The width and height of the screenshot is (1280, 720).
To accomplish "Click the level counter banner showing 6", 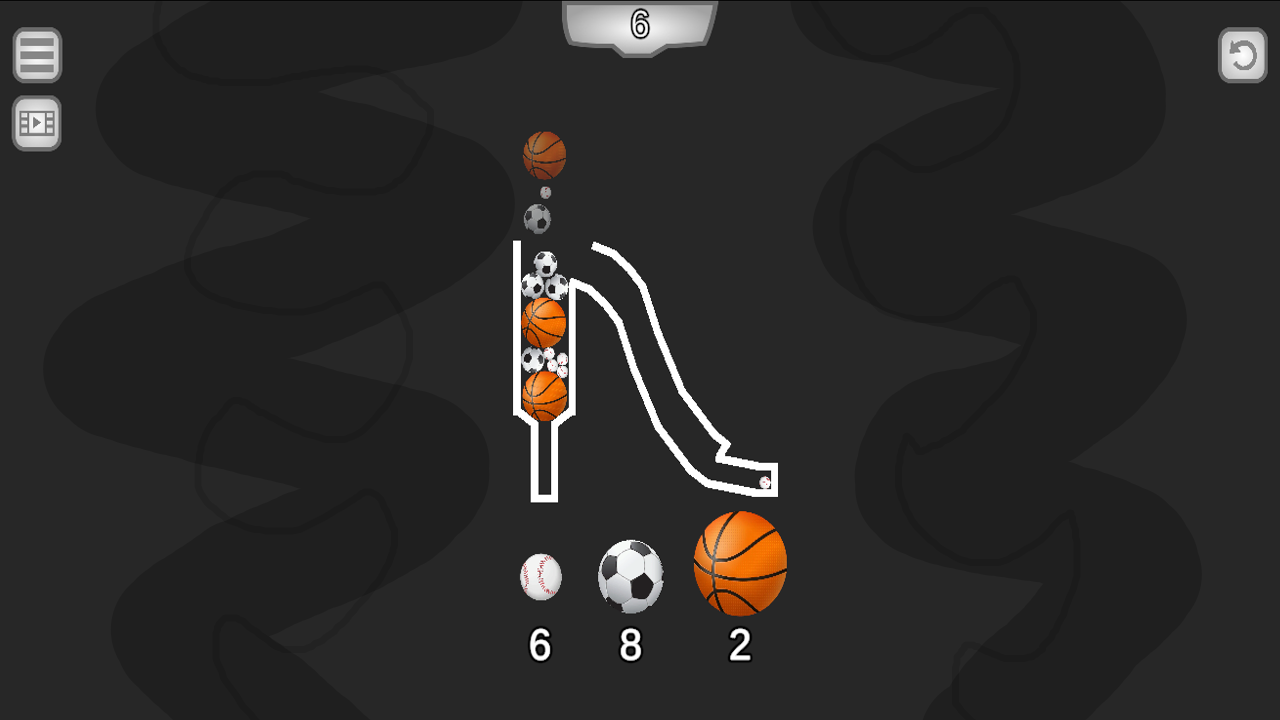I will click(x=639, y=25).
